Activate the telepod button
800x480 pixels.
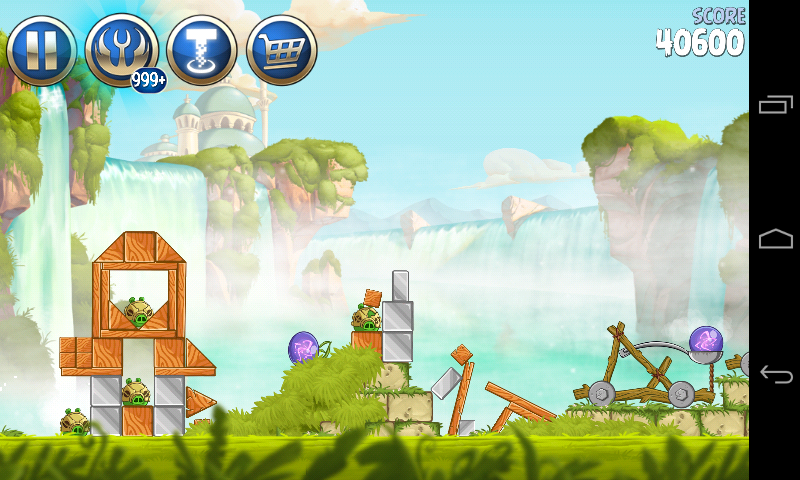click(x=201, y=48)
